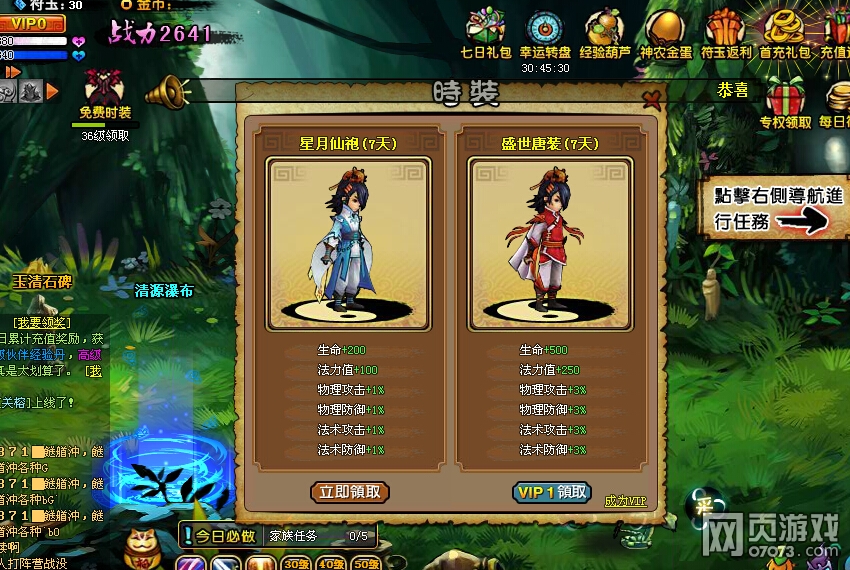Open the 成为VIP link
Image resolution: width=850 pixels, height=570 pixels.
click(625, 500)
